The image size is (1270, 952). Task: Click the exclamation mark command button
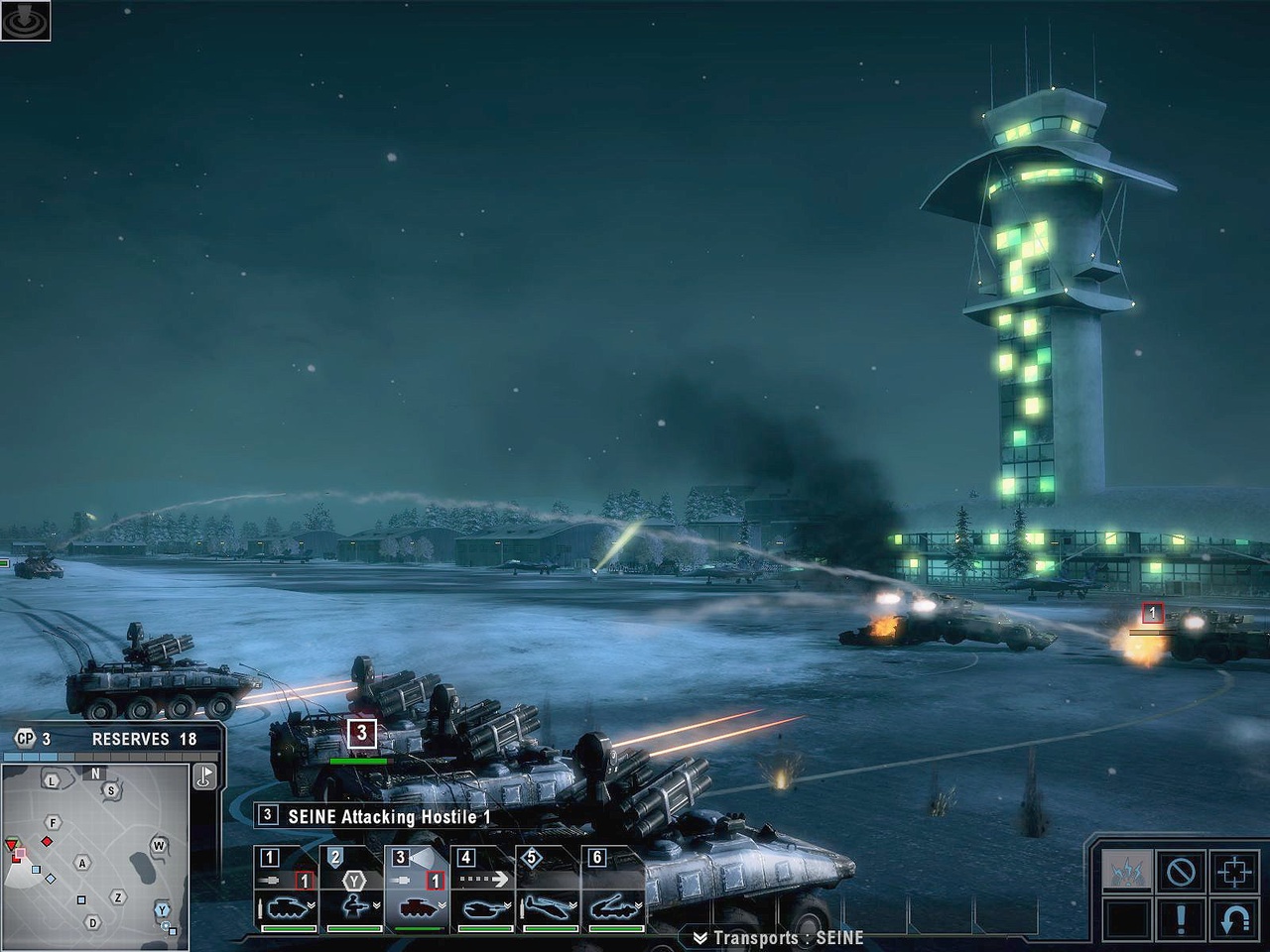tap(1181, 918)
